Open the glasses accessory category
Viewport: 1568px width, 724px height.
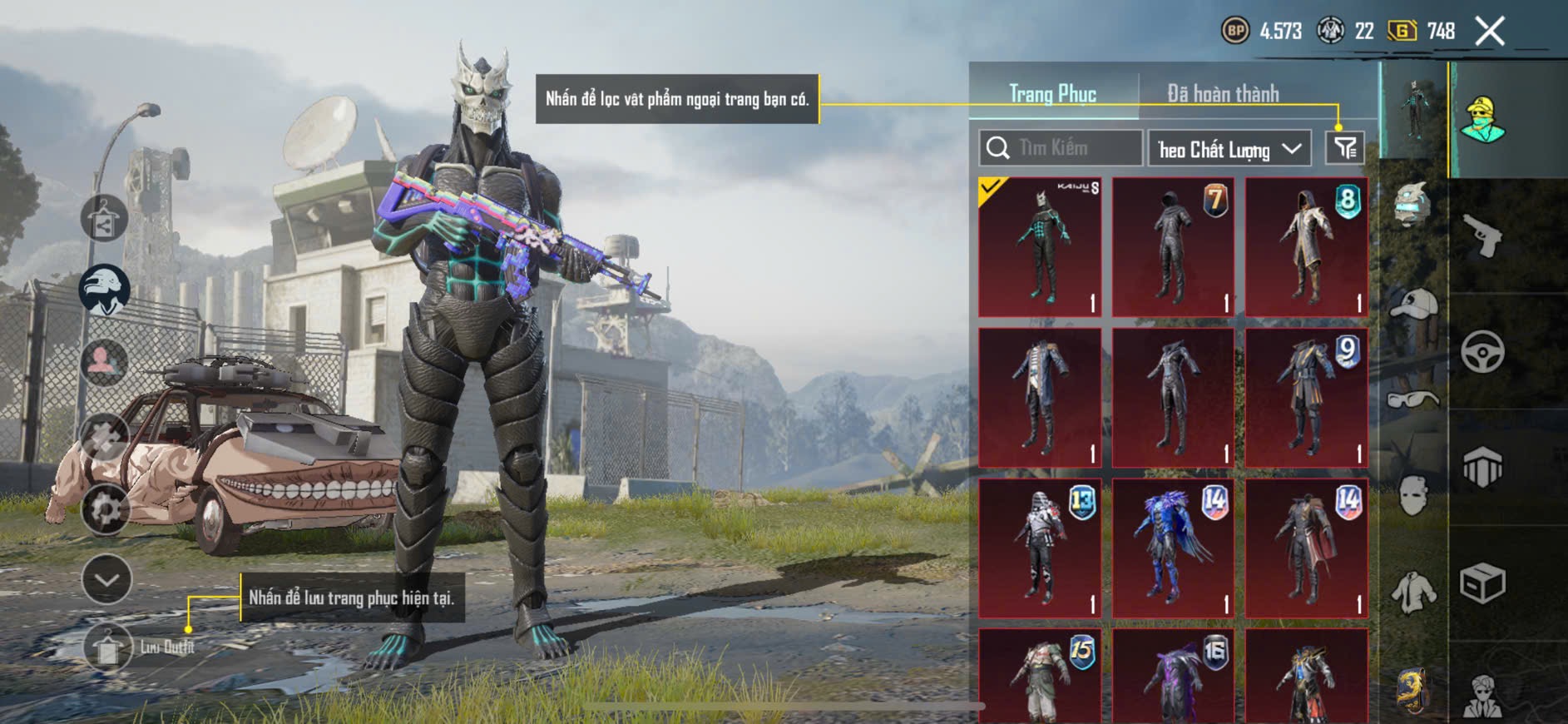point(1412,400)
